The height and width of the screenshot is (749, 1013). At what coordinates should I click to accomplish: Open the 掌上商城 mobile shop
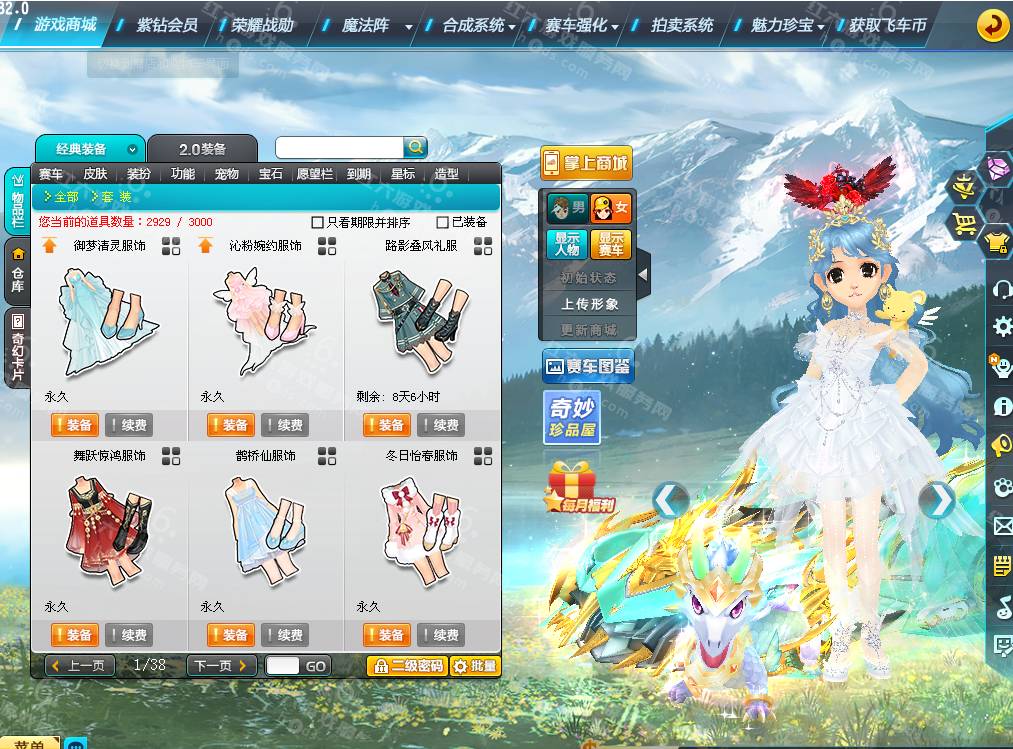[x=587, y=163]
